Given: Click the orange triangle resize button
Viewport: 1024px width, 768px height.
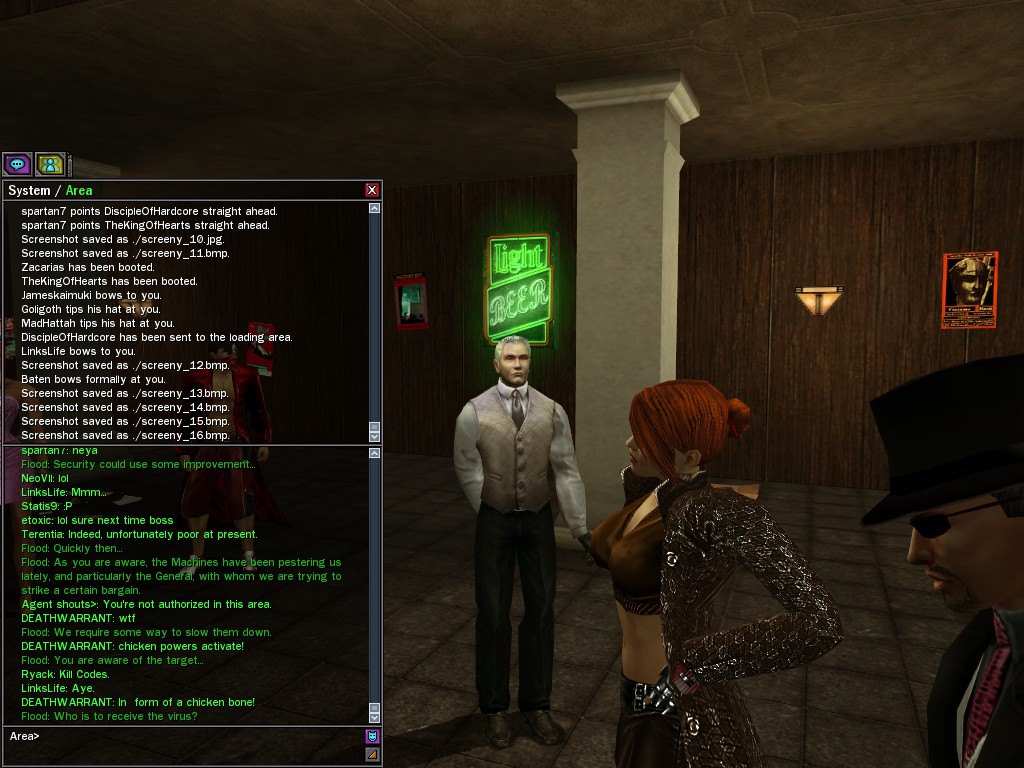Looking at the screenshot, I should pyautogui.click(x=372, y=755).
